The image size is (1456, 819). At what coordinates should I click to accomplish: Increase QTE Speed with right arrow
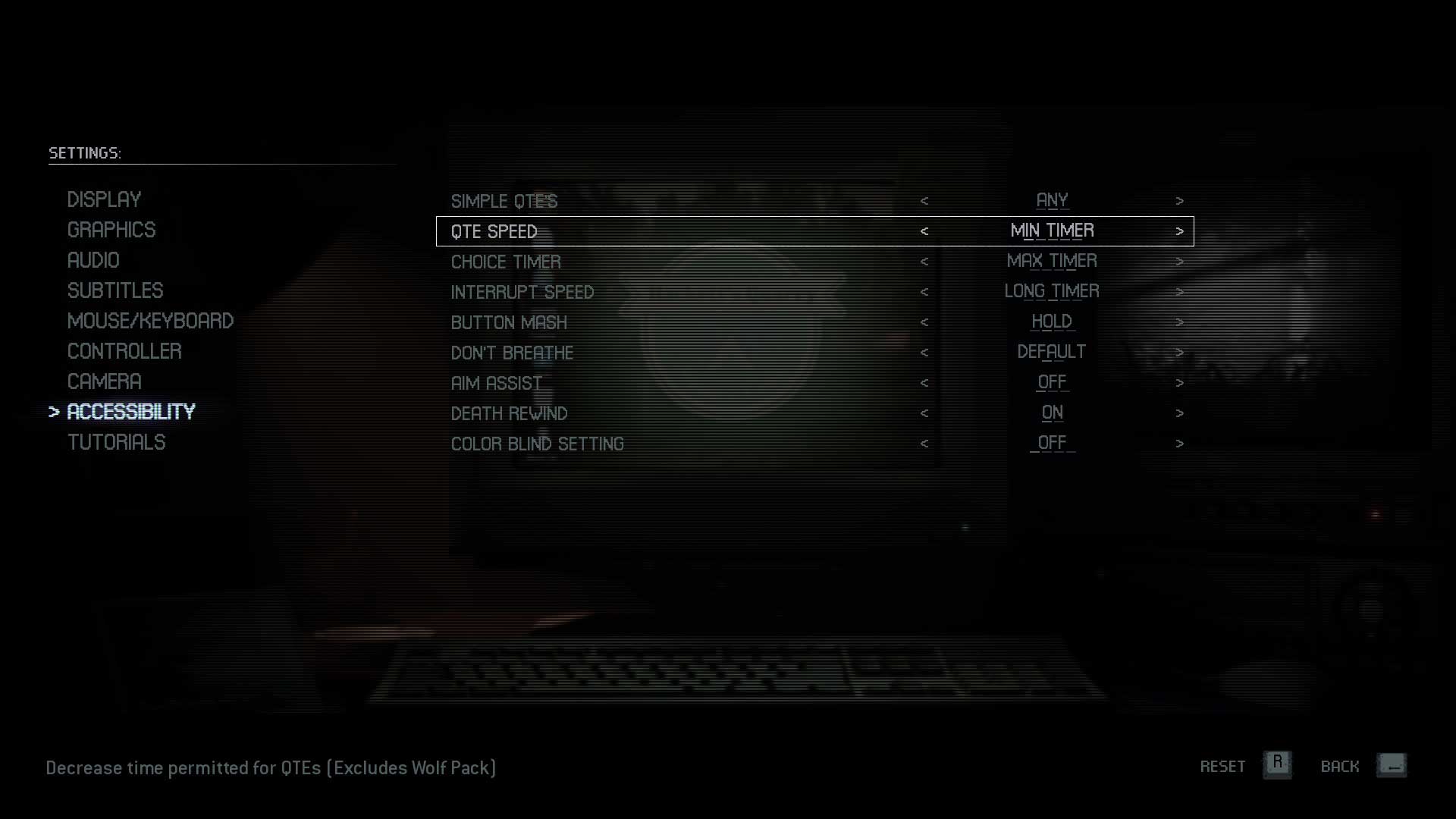tap(1180, 231)
